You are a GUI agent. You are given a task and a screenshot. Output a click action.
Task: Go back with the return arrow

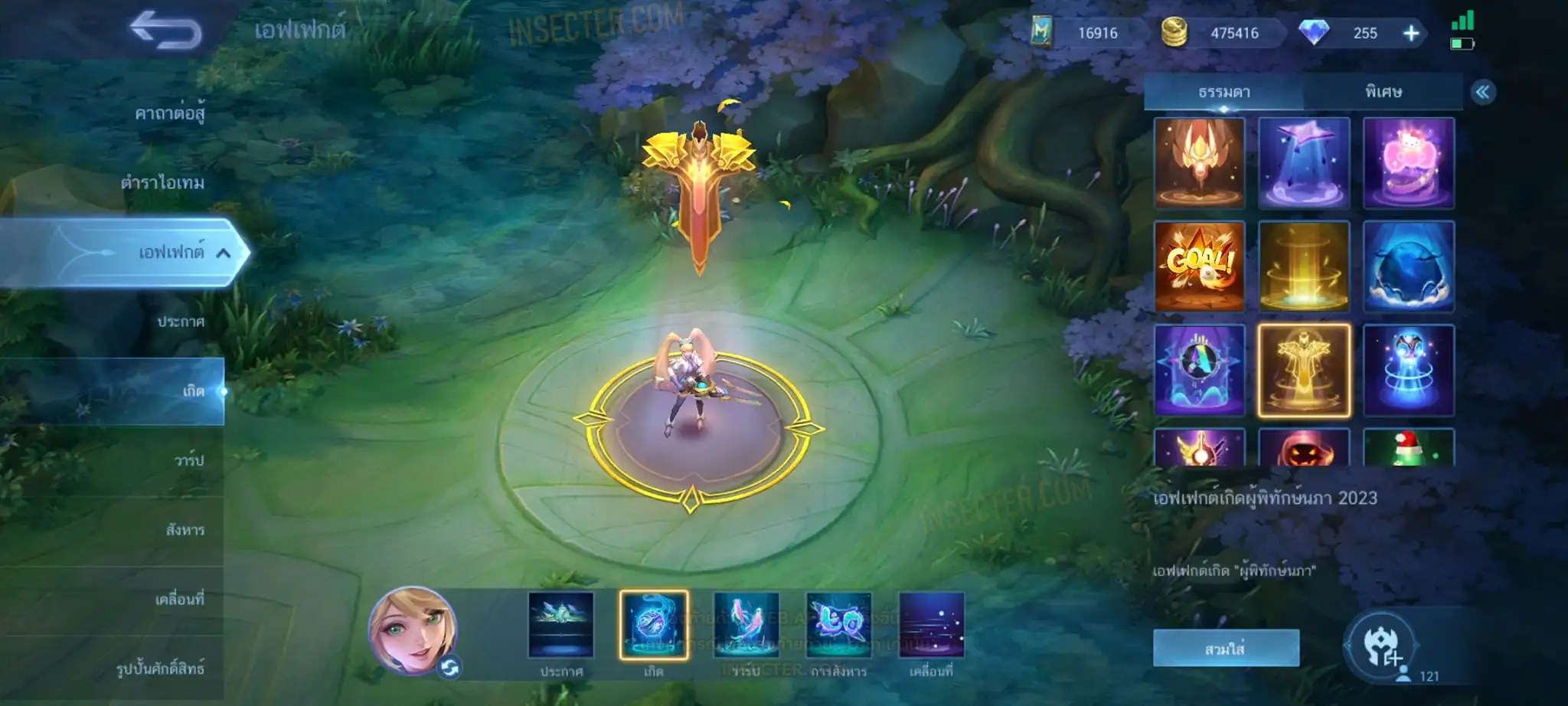pyautogui.click(x=165, y=31)
